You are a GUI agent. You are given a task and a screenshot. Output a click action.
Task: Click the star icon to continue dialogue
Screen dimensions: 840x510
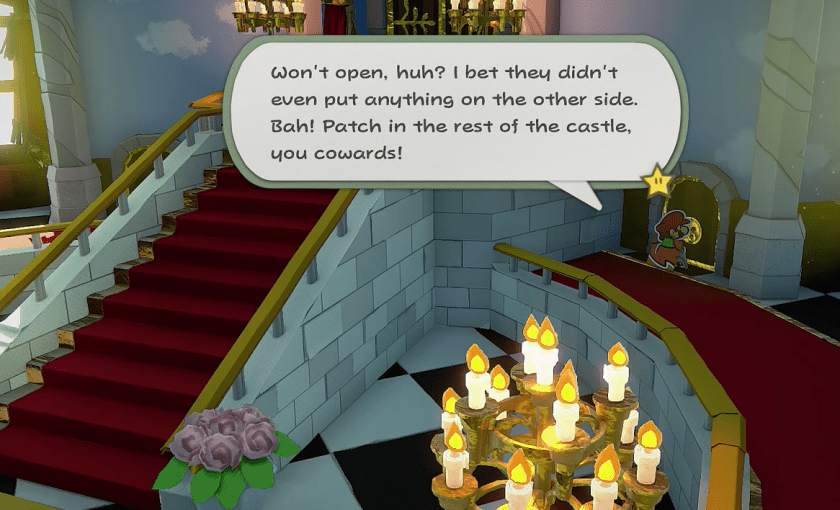click(x=659, y=183)
